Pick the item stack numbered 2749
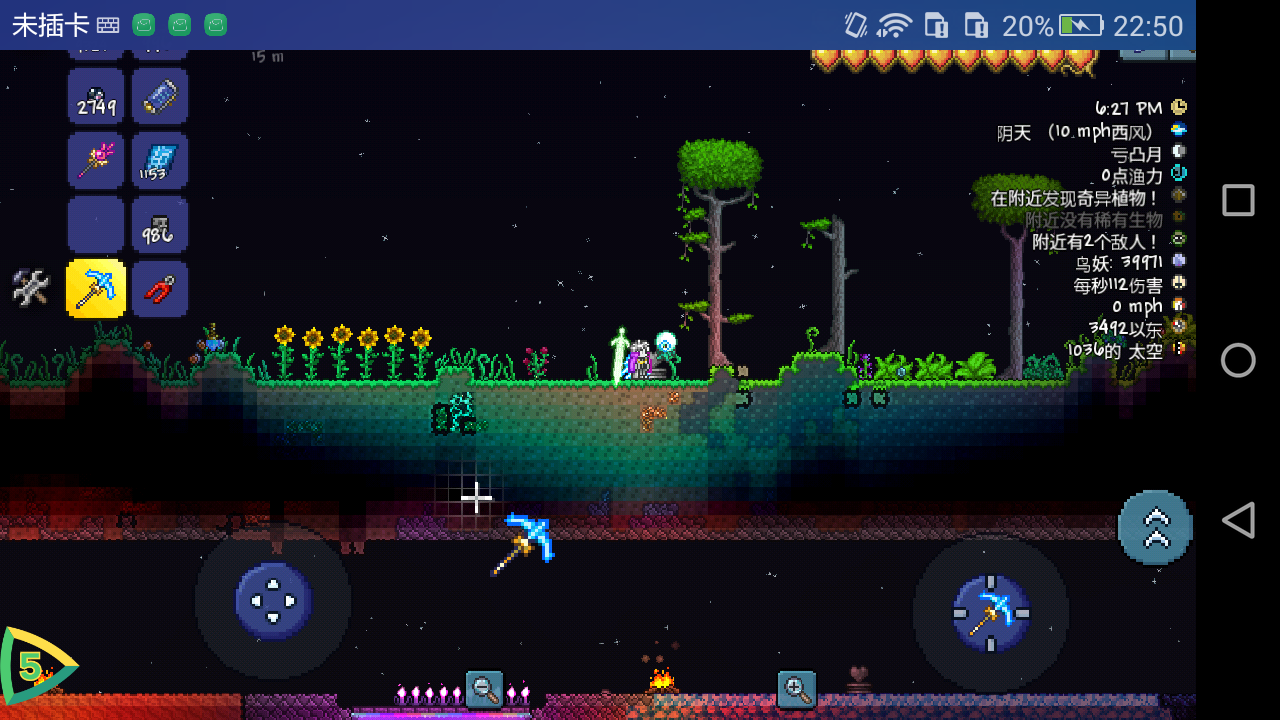 (96, 97)
